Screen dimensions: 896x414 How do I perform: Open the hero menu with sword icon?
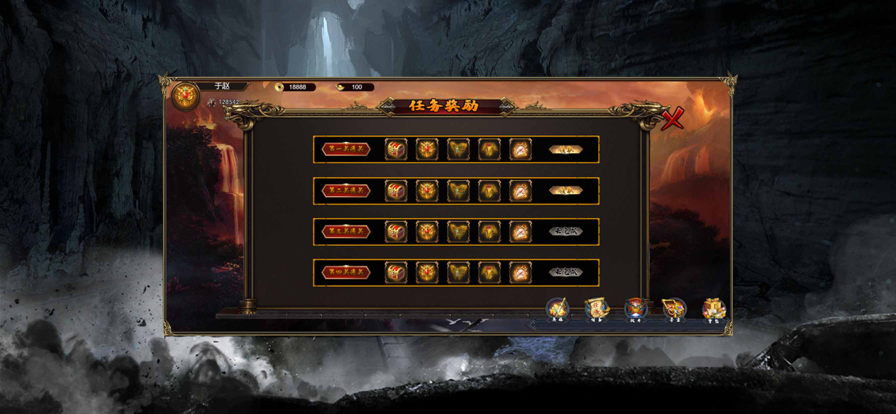coord(557,308)
